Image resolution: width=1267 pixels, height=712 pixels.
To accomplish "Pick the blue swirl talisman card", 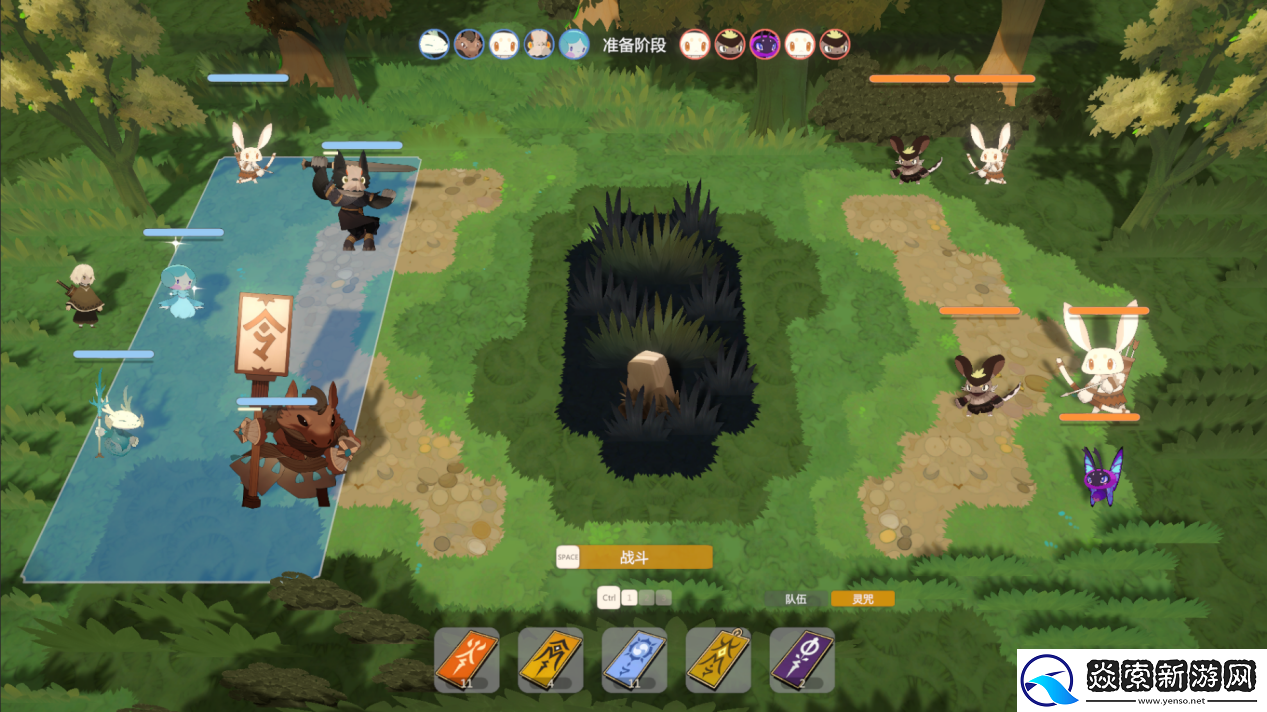I will pyautogui.click(x=635, y=659).
